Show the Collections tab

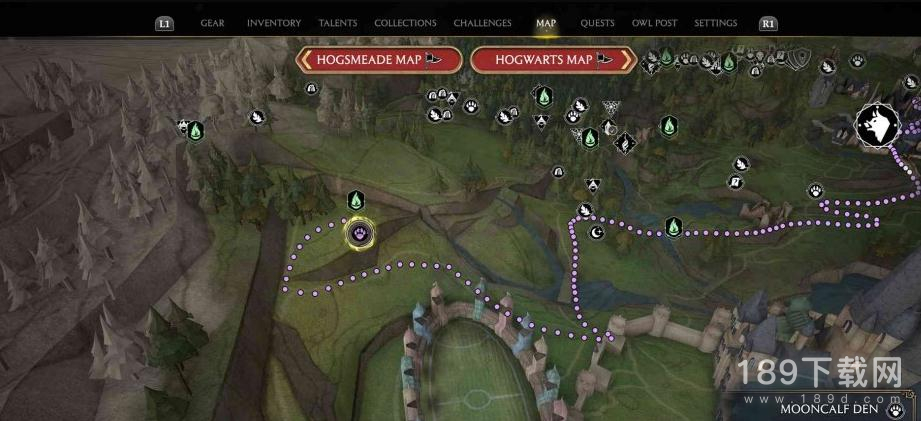click(x=405, y=23)
